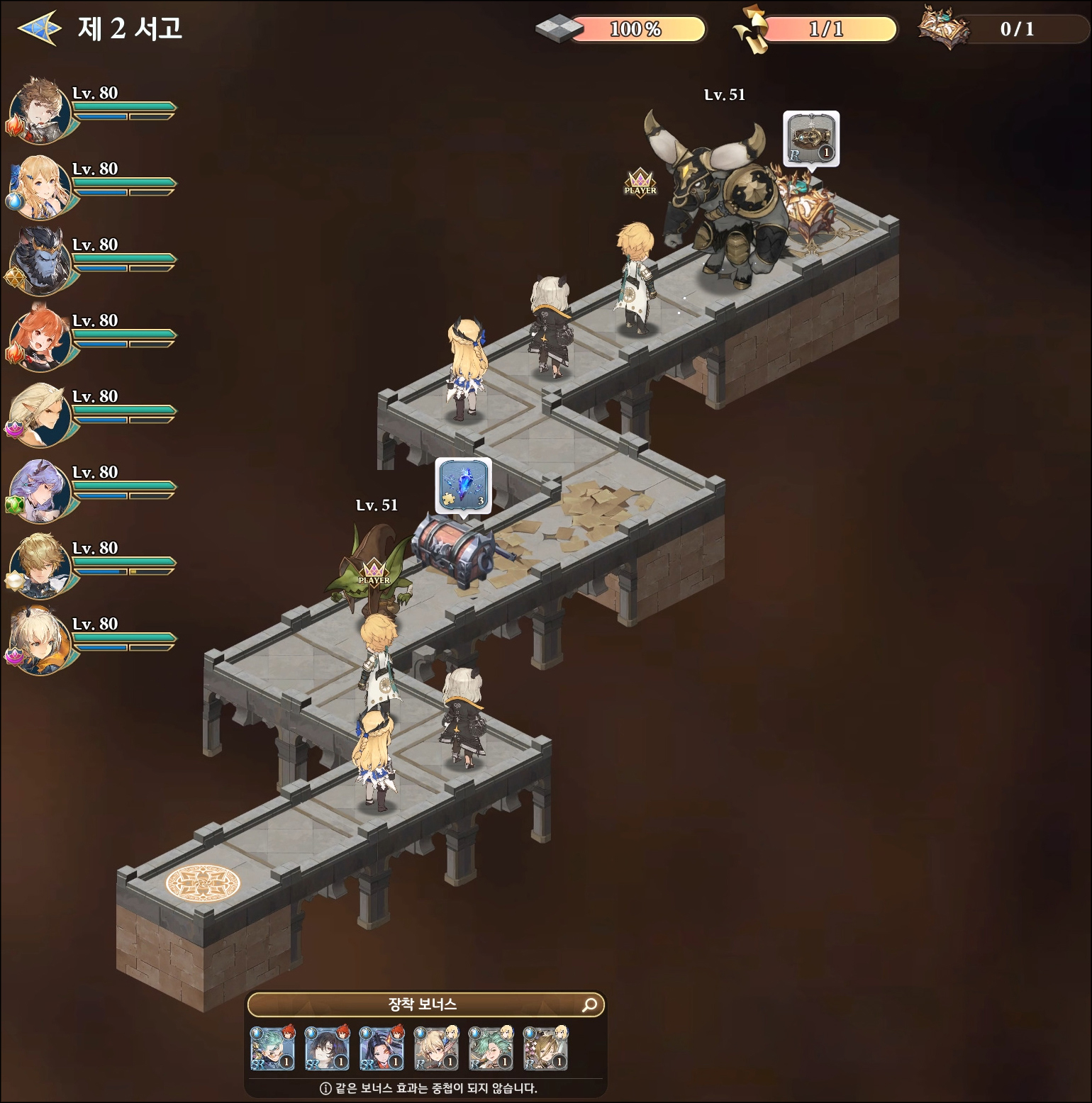The width and height of the screenshot is (1092, 1103).
Task: Inspect the dark-haired man SR bonus card
Action: 327,1048
